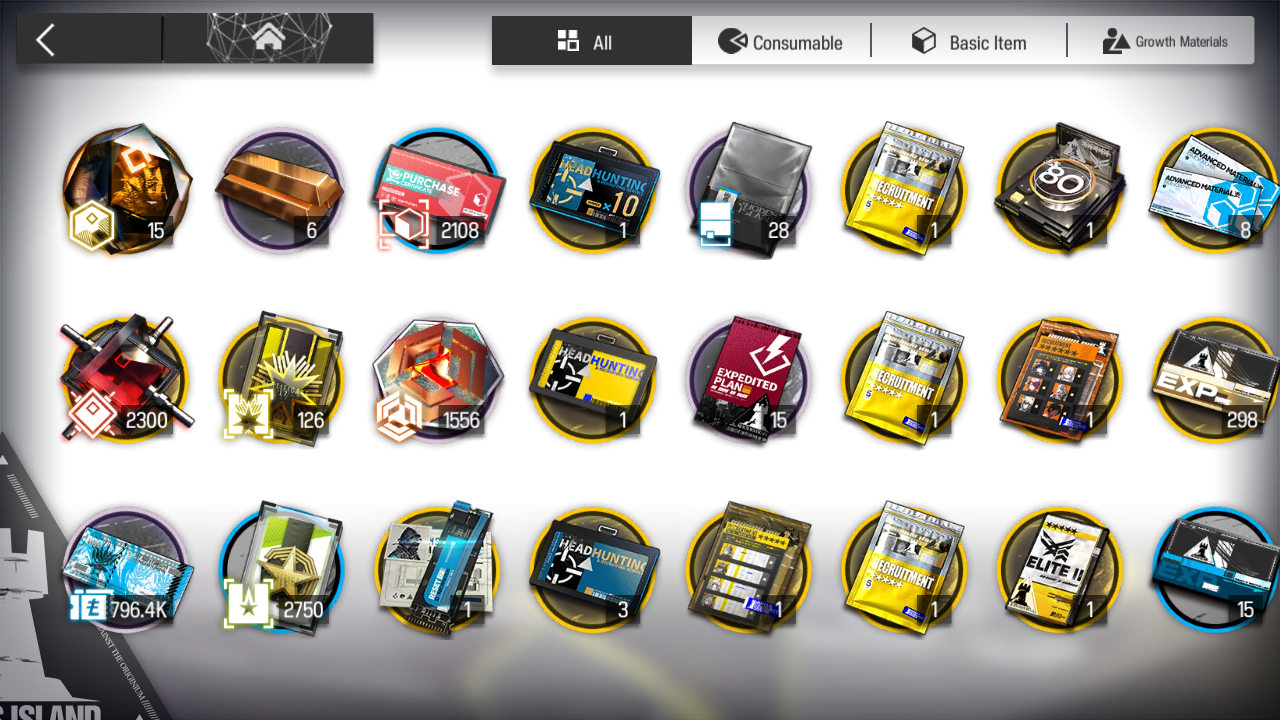Switch to the Consumable tab
This screenshot has height=720, width=1280.
[x=781, y=42]
